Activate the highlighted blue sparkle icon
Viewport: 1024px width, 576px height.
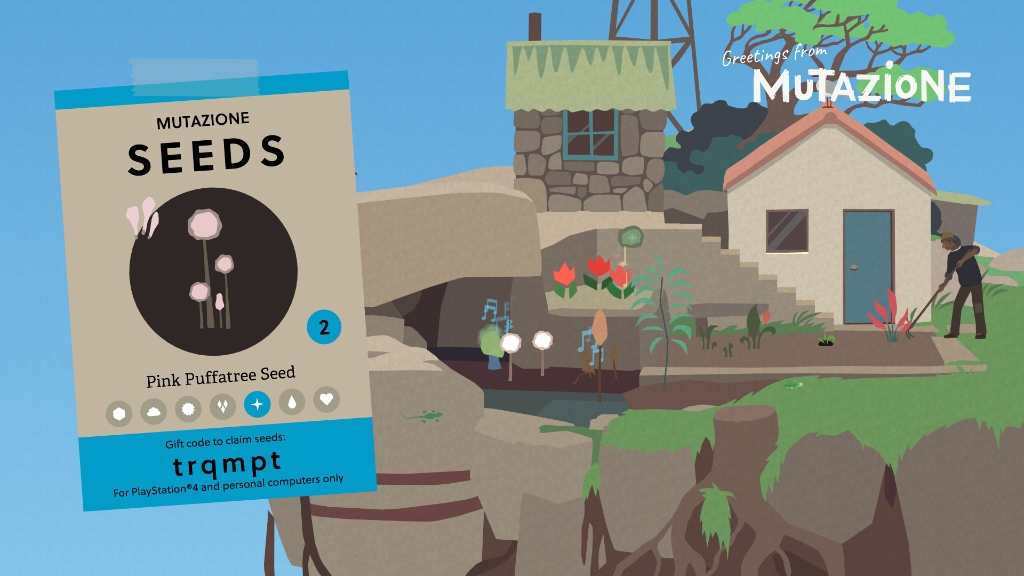pos(257,404)
